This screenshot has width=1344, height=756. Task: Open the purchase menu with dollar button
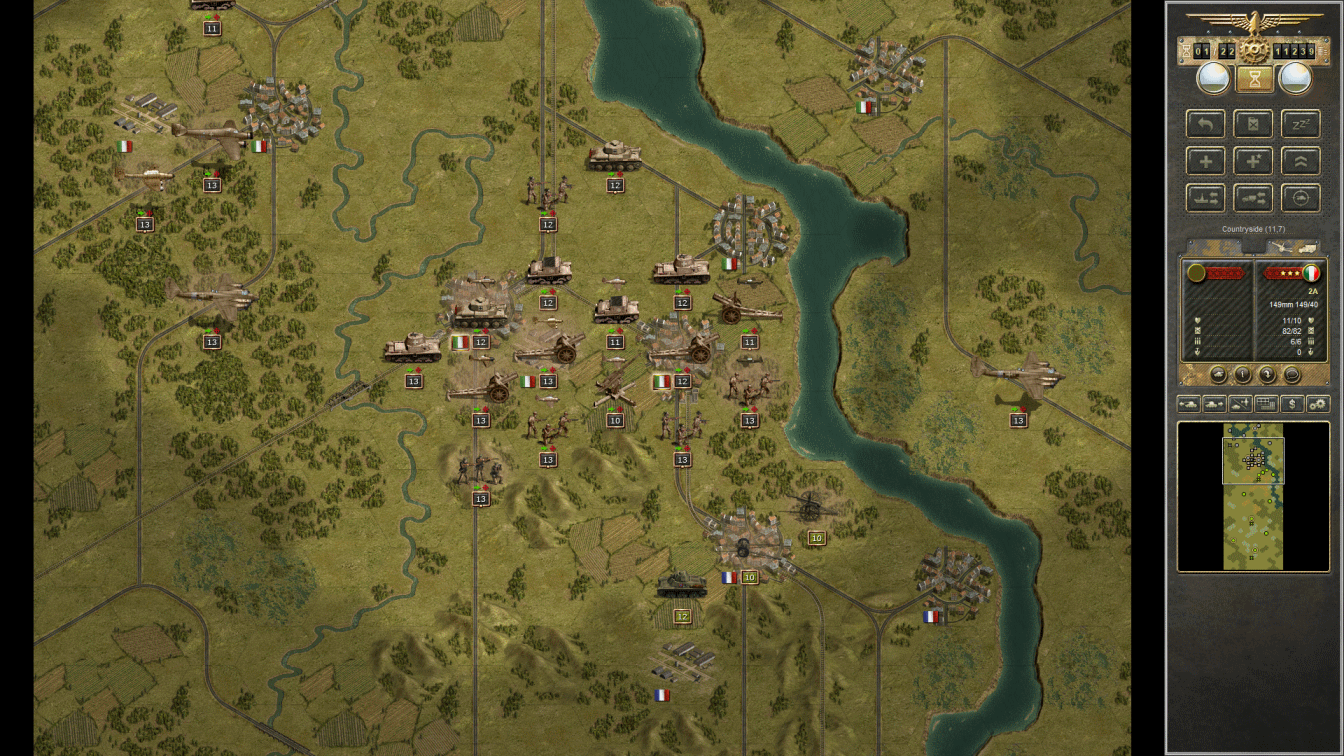pos(1293,404)
